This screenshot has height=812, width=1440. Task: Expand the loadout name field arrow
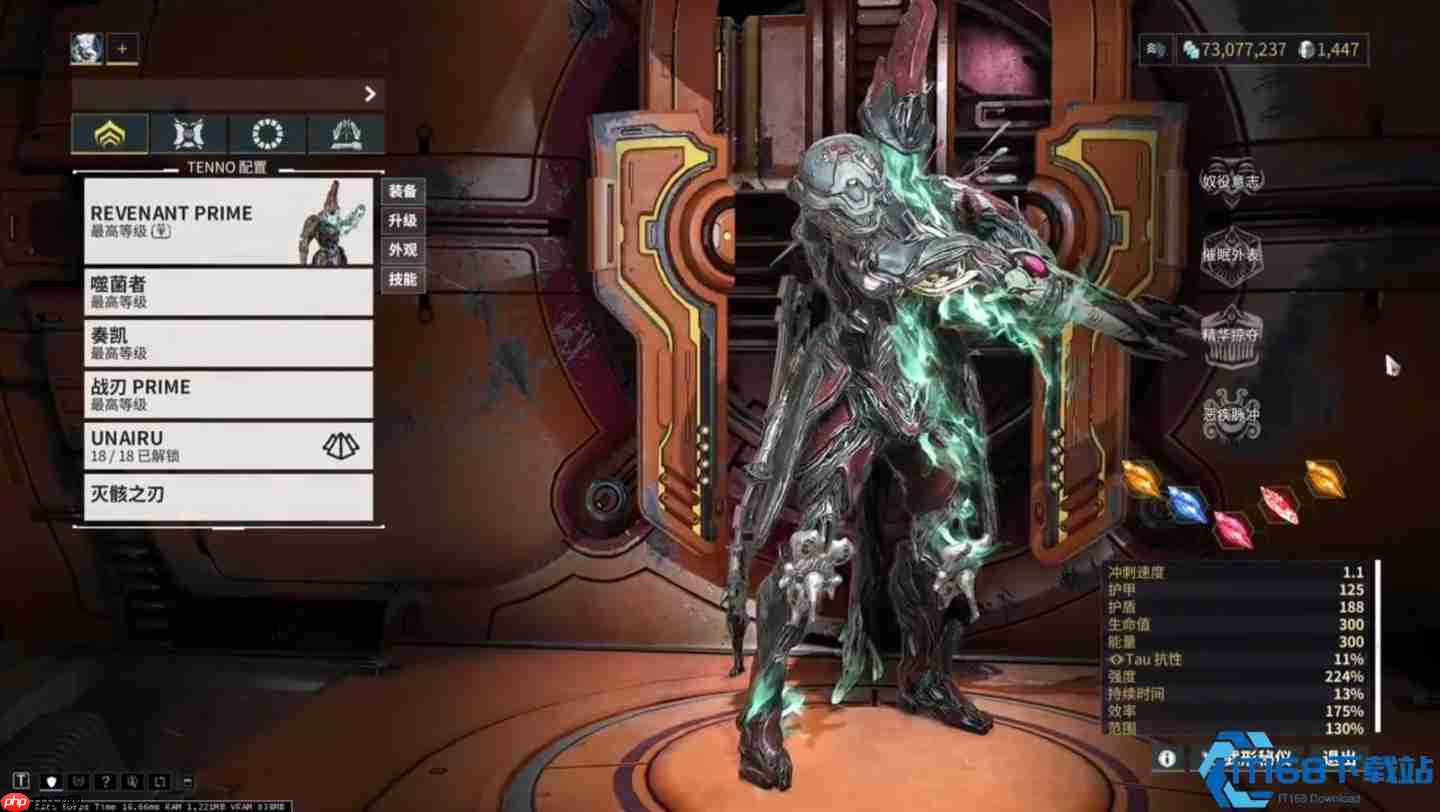click(370, 94)
